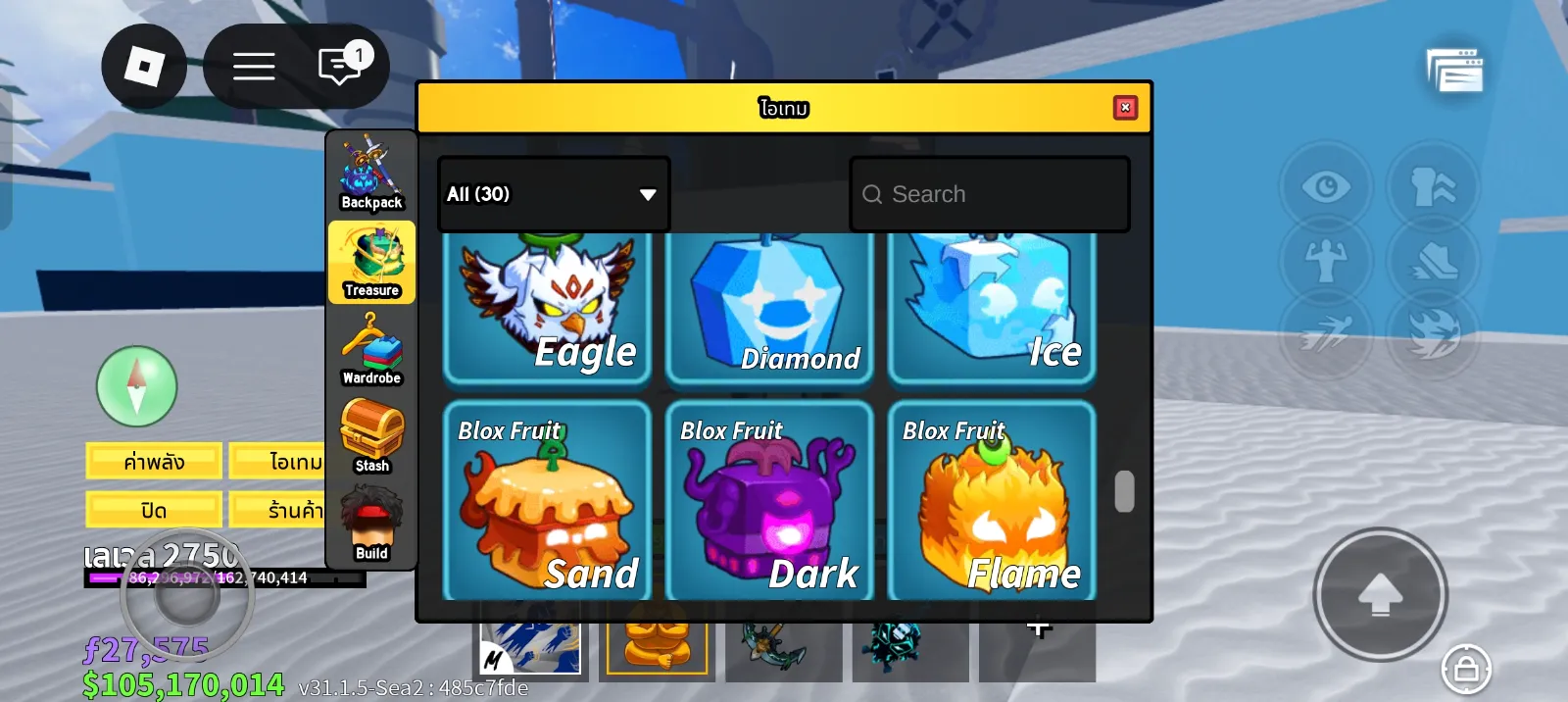This screenshot has height=702, width=1568.
Task: Switch to the Treasure tab
Action: pos(371,262)
